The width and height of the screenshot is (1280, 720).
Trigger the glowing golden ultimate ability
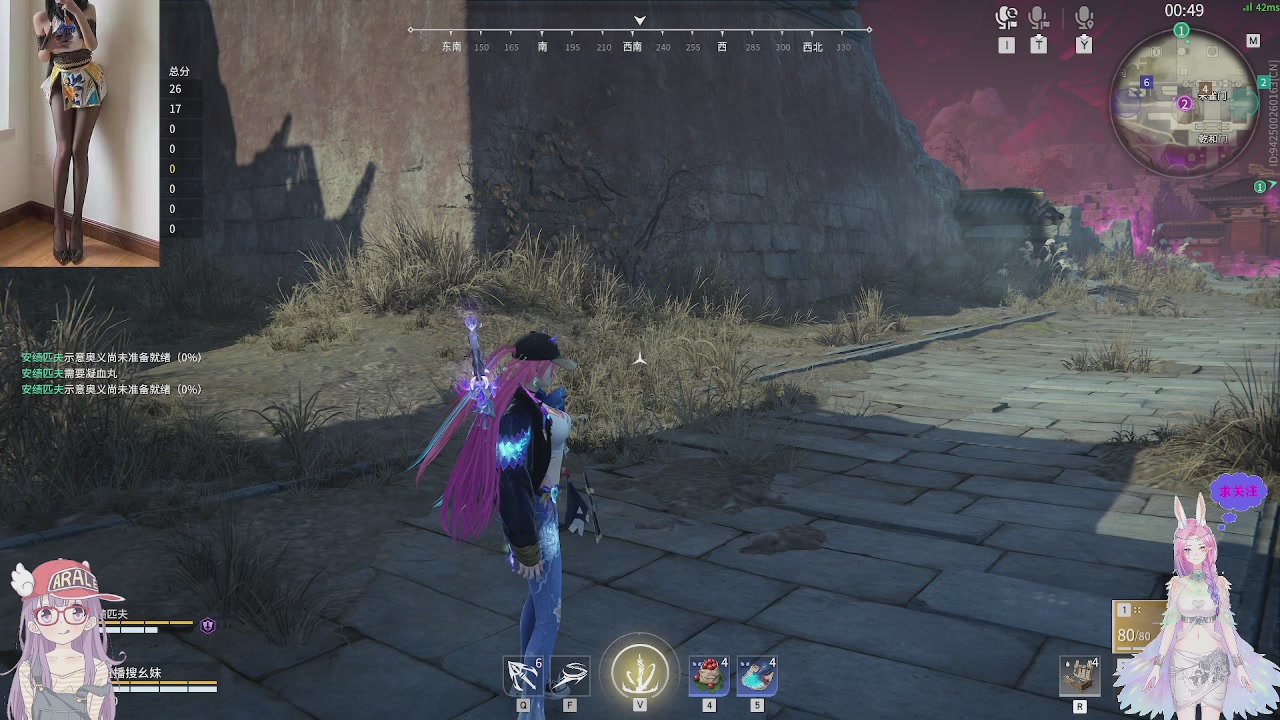tap(640, 670)
